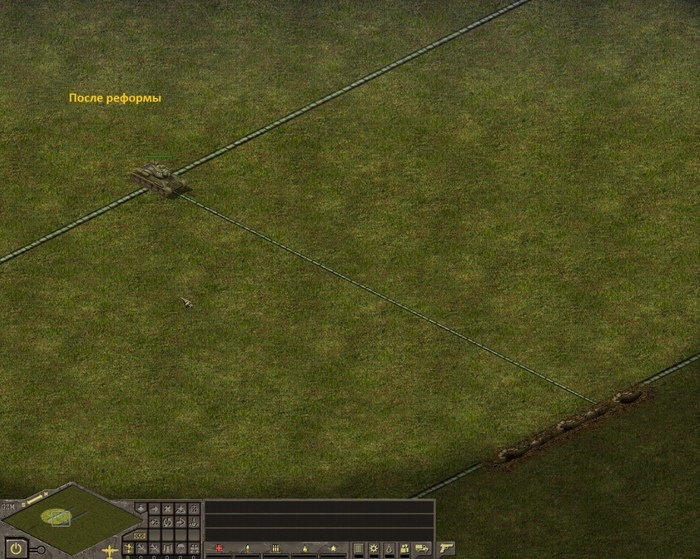Click the gear icon in the bottom bar

coord(373,549)
